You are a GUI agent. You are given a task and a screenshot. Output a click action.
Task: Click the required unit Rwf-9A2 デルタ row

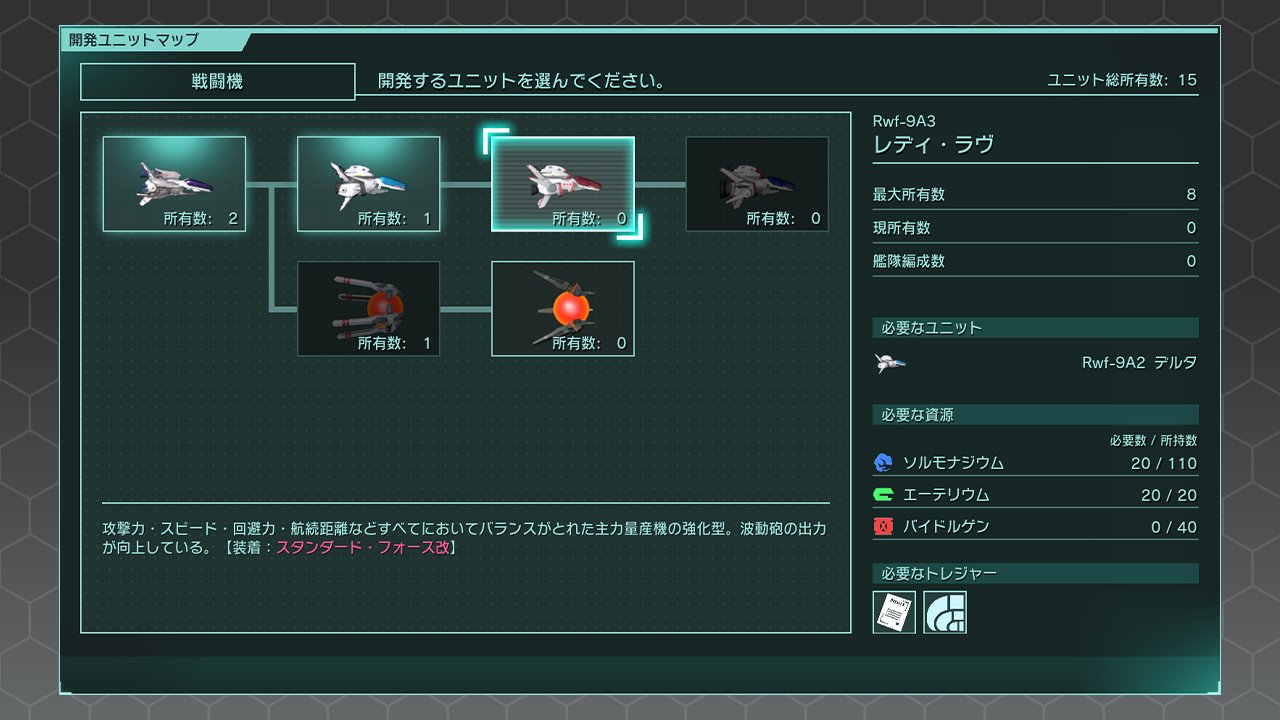[x=1035, y=363]
